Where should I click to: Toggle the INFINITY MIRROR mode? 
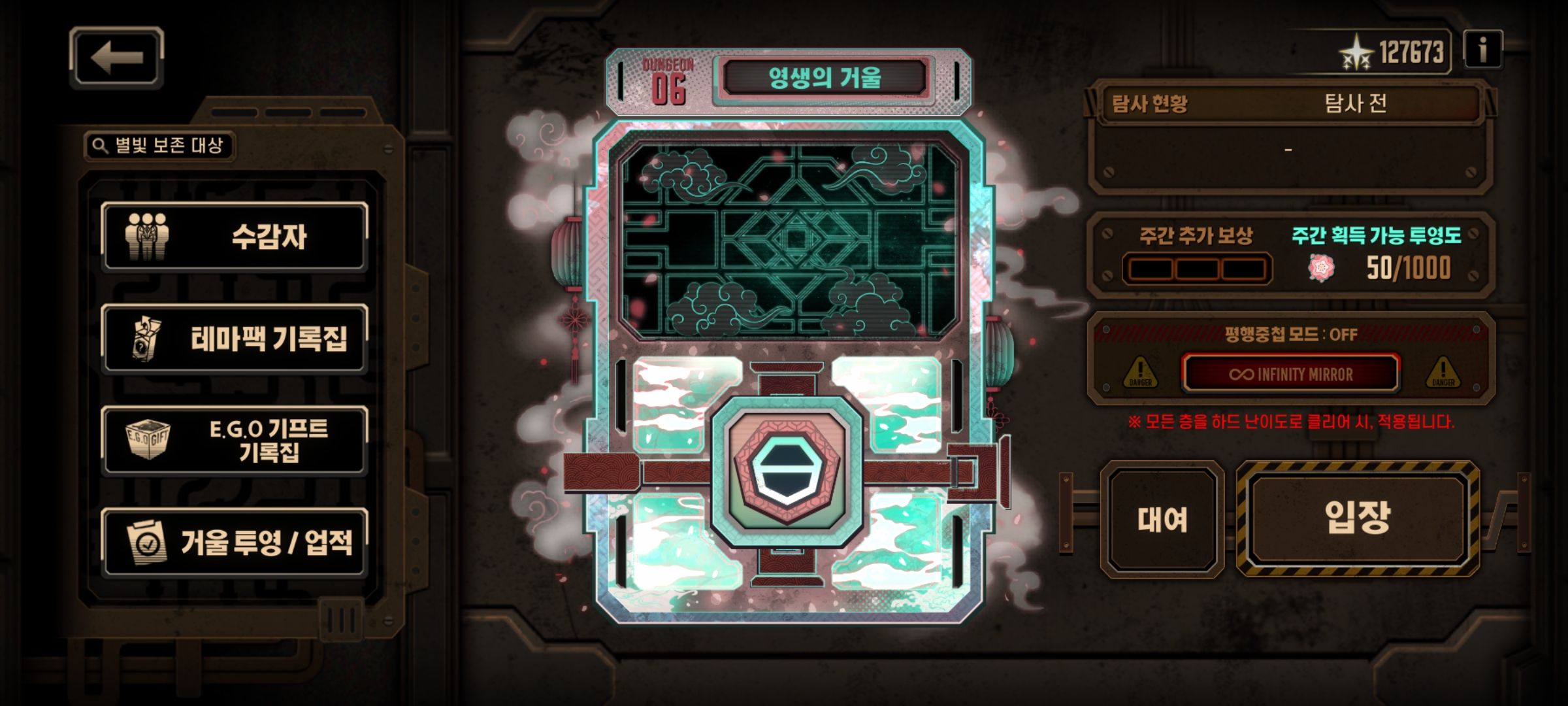point(1290,374)
